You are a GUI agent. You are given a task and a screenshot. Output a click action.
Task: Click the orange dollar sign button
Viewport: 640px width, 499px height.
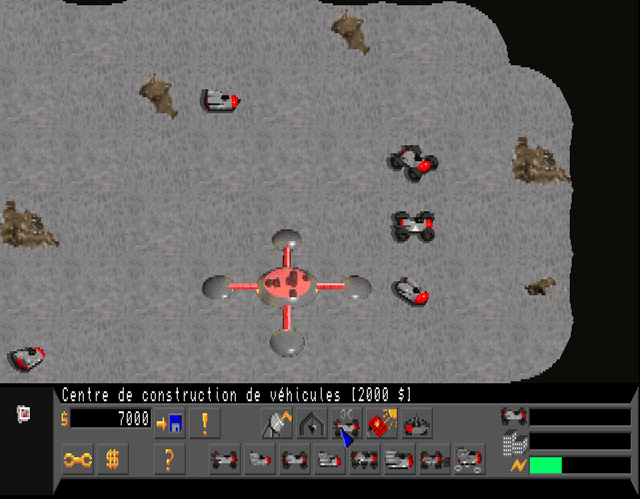pyautogui.click(x=113, y=460)
